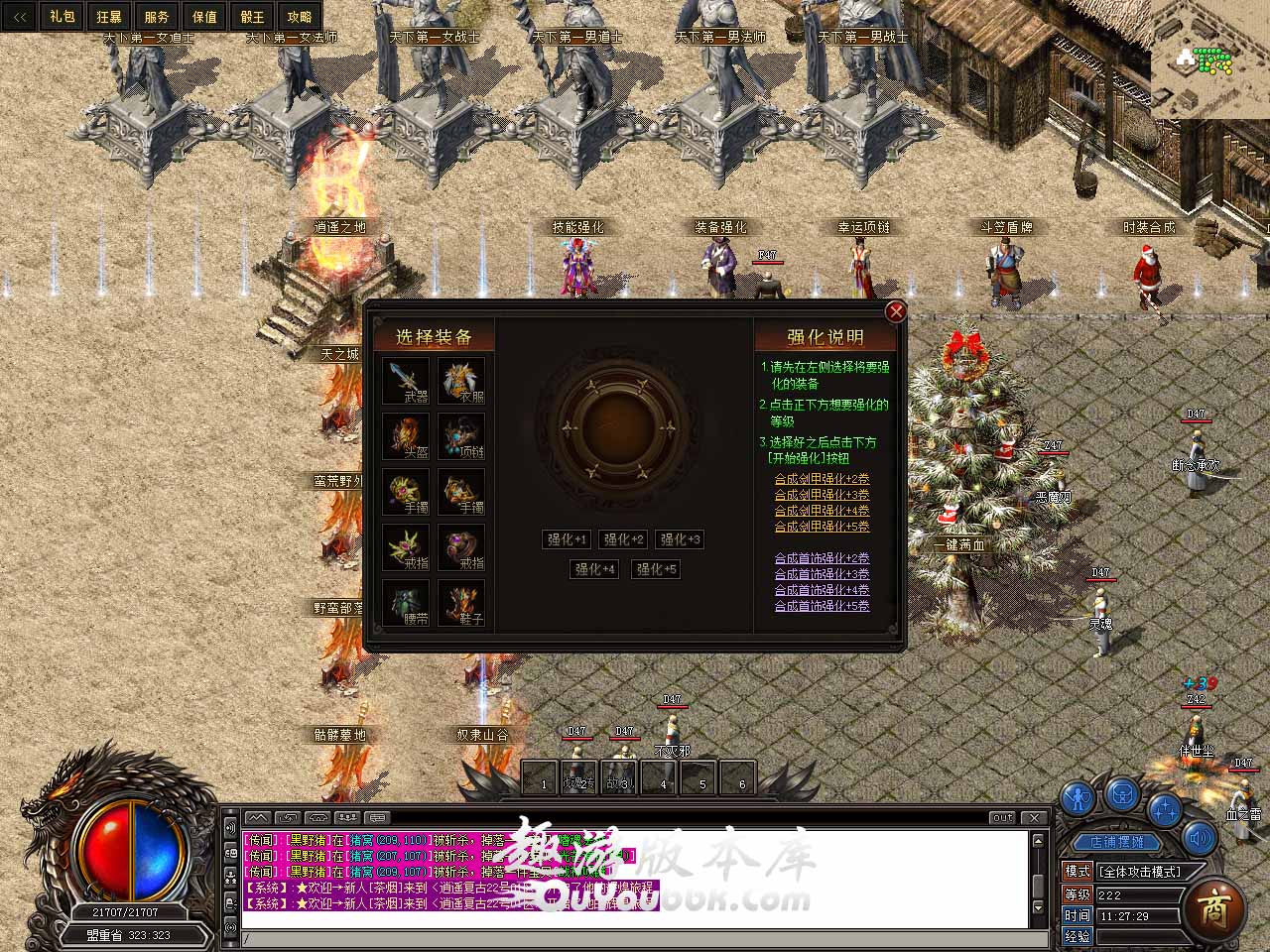Pick the 项链 necklace slot
Viewport: 1270px width, 952px height.
pyautogui.click(x=461, y=436)
